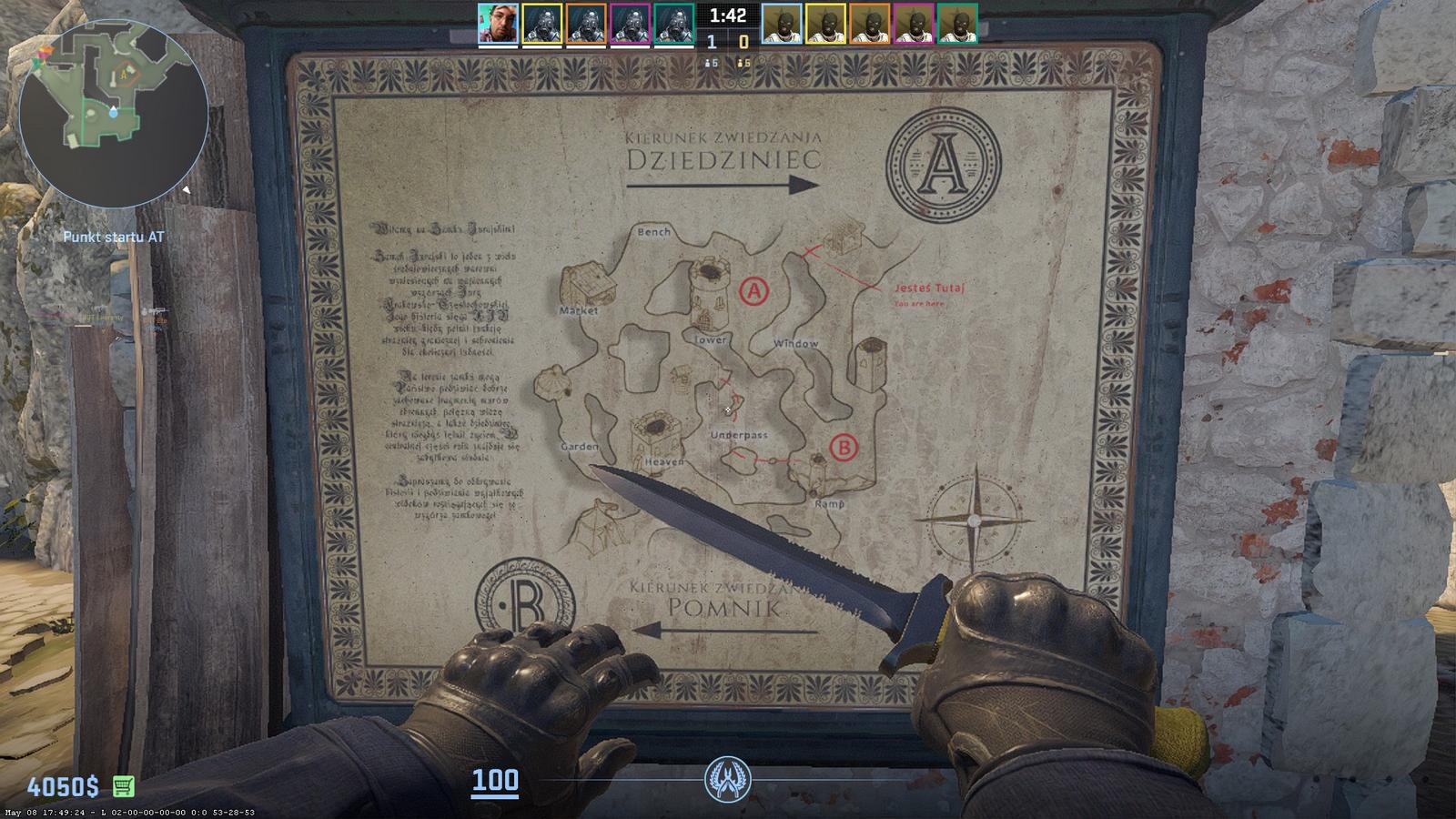The image size is (1456, 819).
Task: Click the teal-bordered gas mask teammate avatar
Action: coord(673,25)
